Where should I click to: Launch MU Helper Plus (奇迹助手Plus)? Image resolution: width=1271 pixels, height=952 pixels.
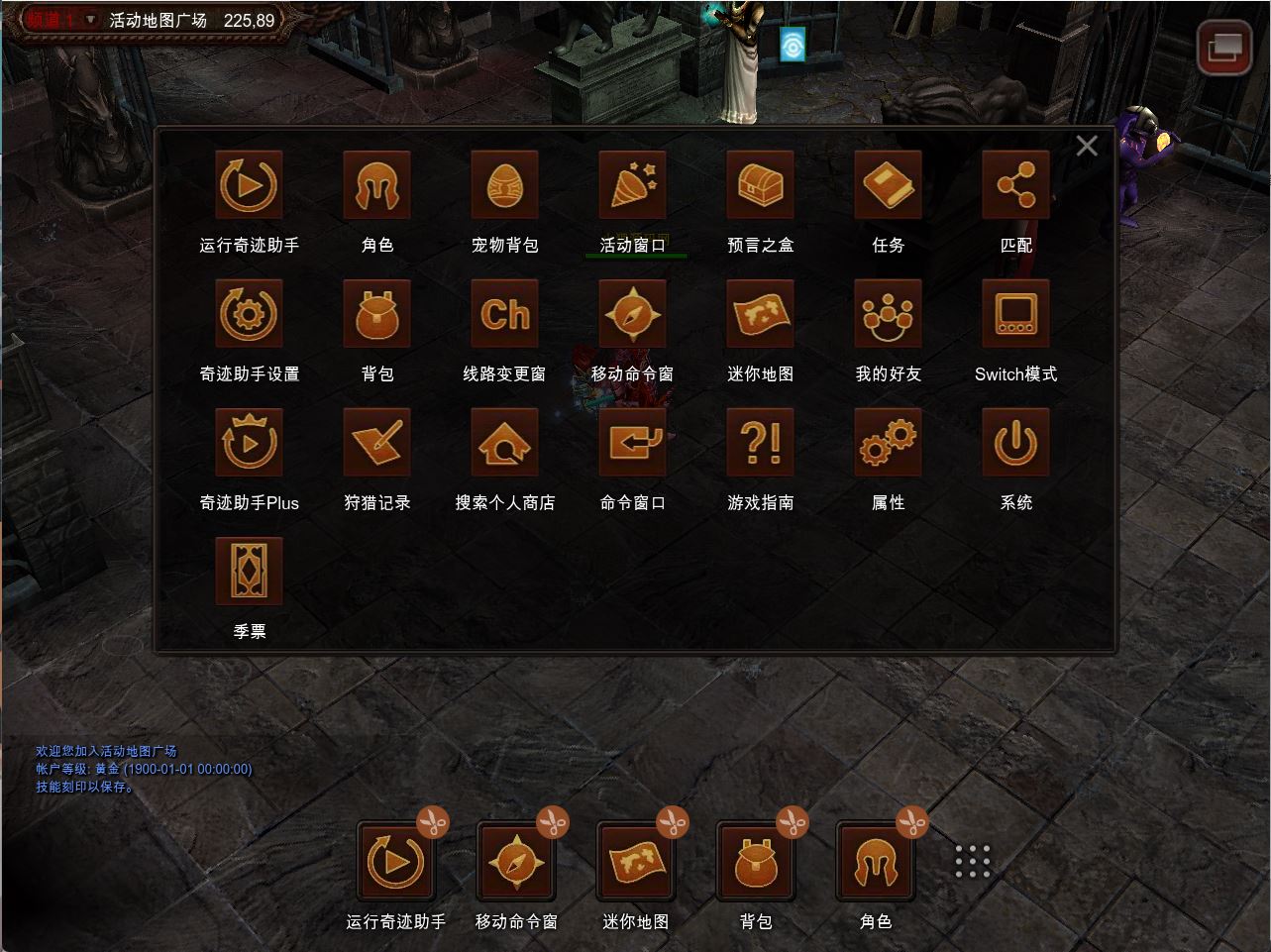250,443
